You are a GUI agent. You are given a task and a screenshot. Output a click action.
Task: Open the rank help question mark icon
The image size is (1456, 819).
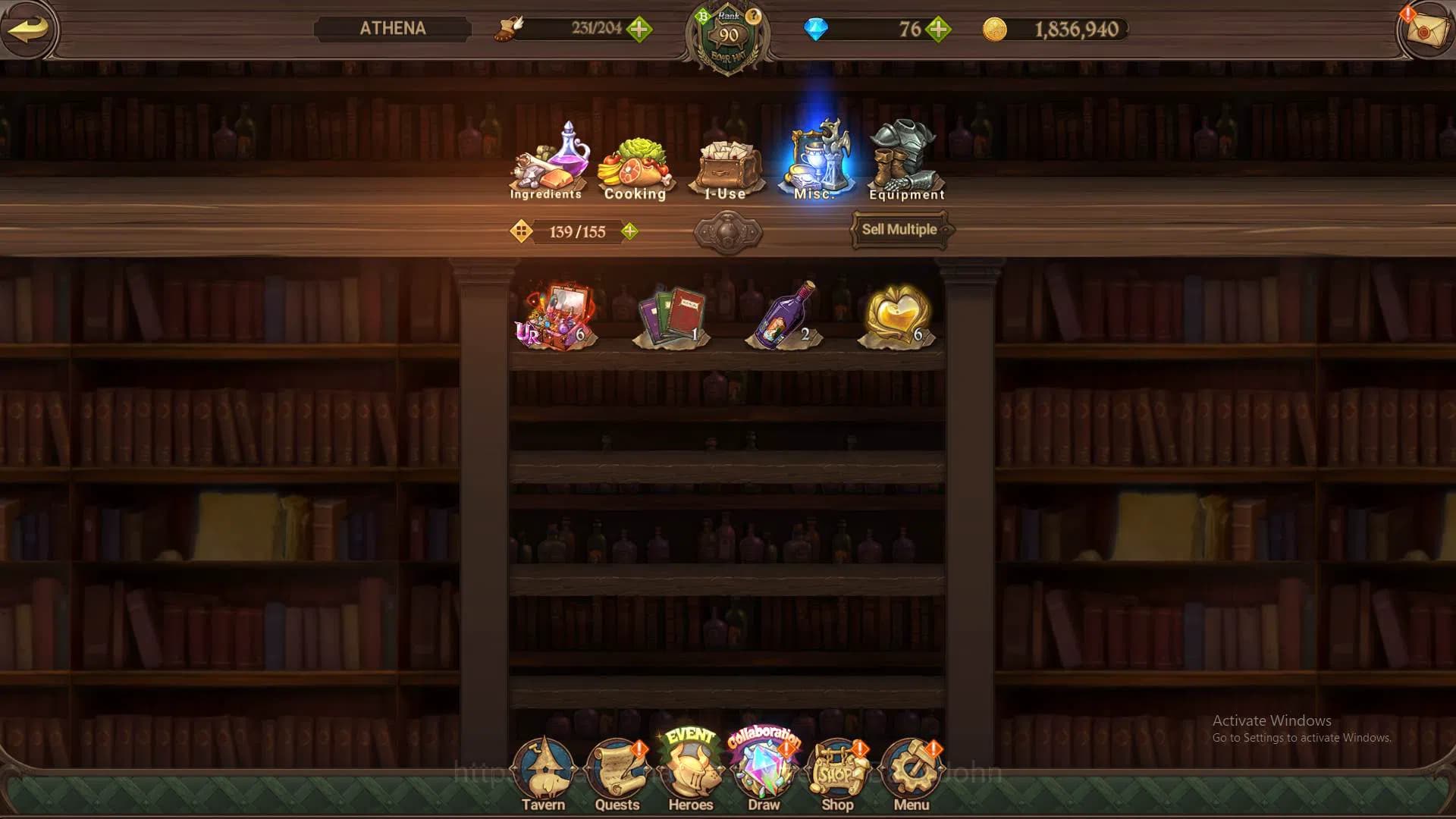pyautogui.click(x=753, y=15)
